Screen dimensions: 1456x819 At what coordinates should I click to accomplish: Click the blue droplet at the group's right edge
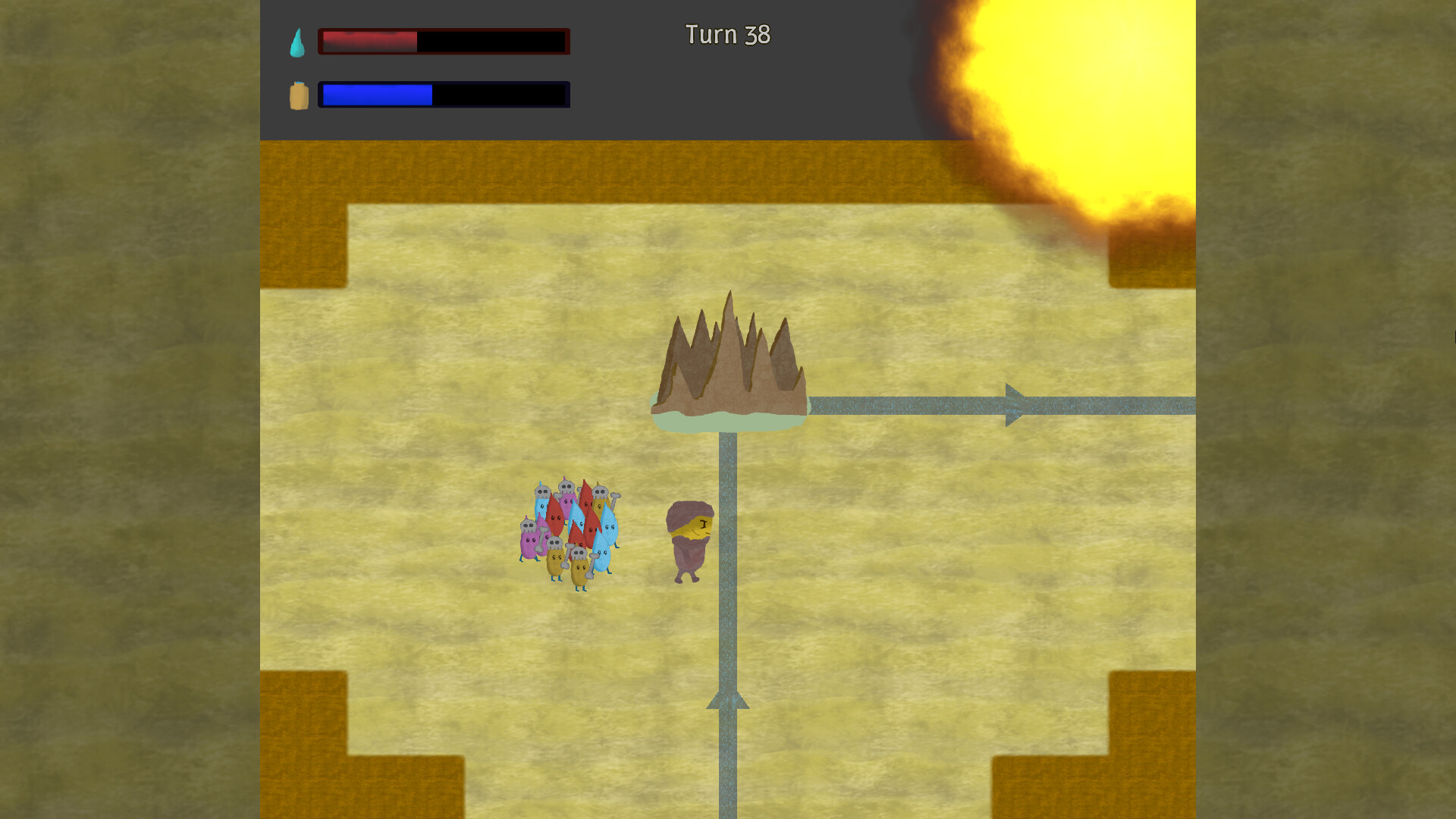pos(610,527)
